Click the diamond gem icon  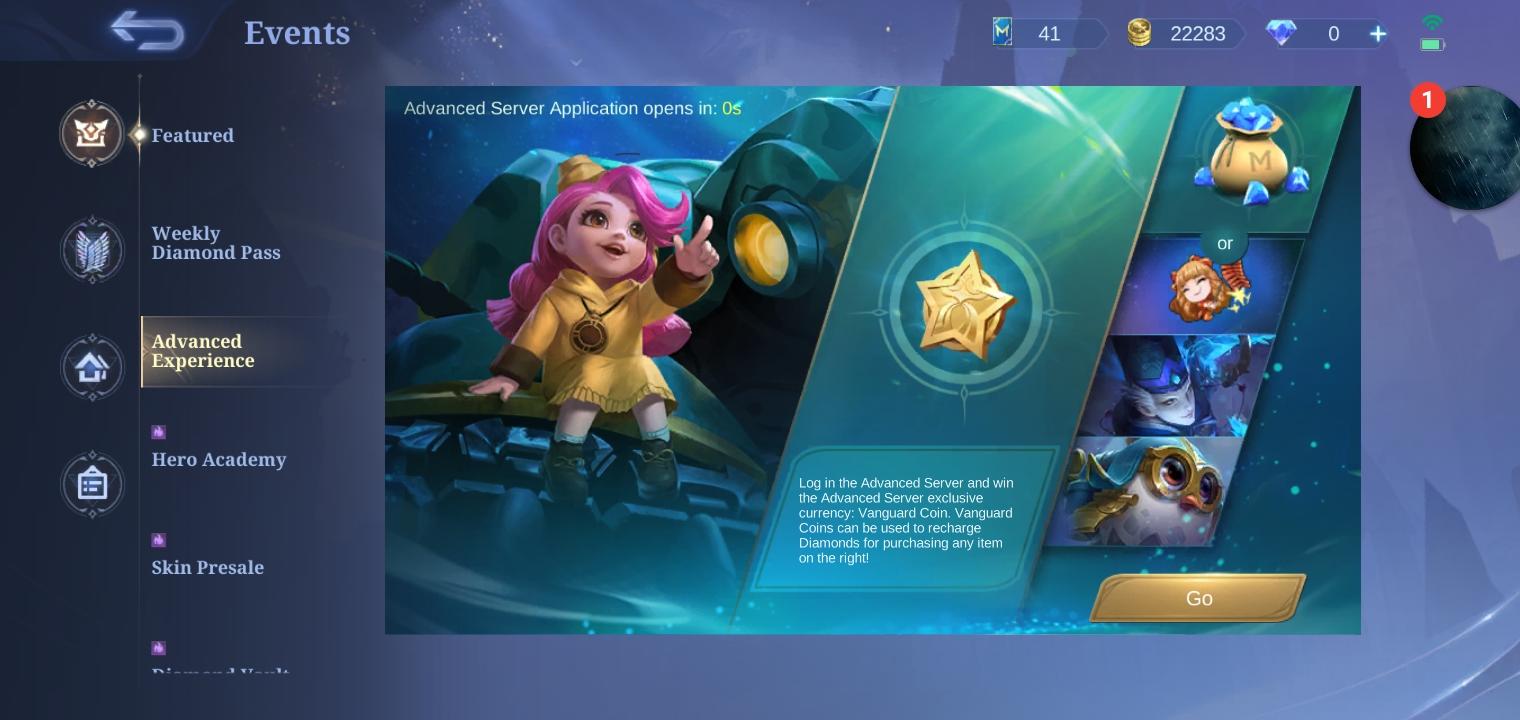click(x=1281, y=33)
